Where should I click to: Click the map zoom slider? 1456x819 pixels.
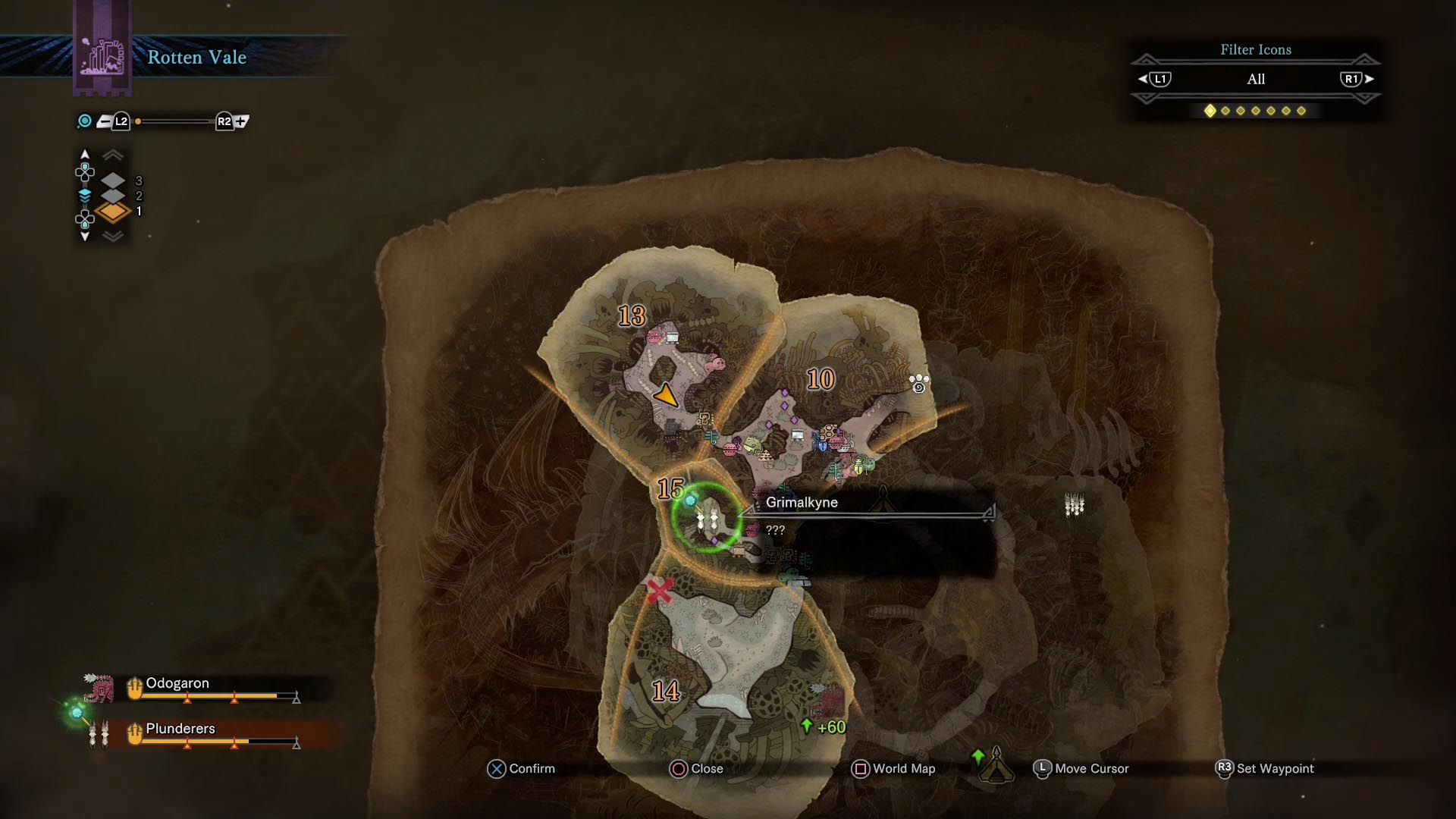(x=176, y=121)
